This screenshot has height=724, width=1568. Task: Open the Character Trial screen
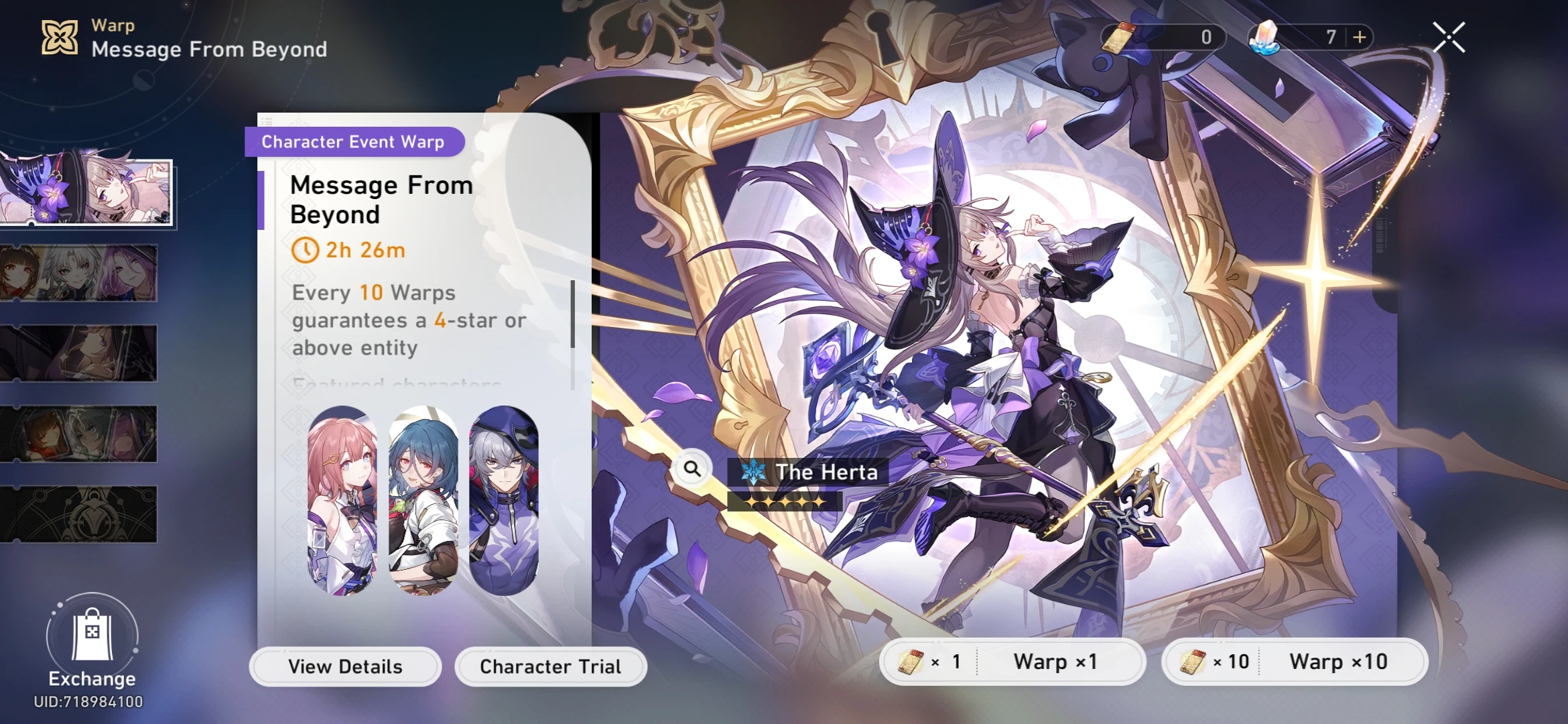click(550, 666)
